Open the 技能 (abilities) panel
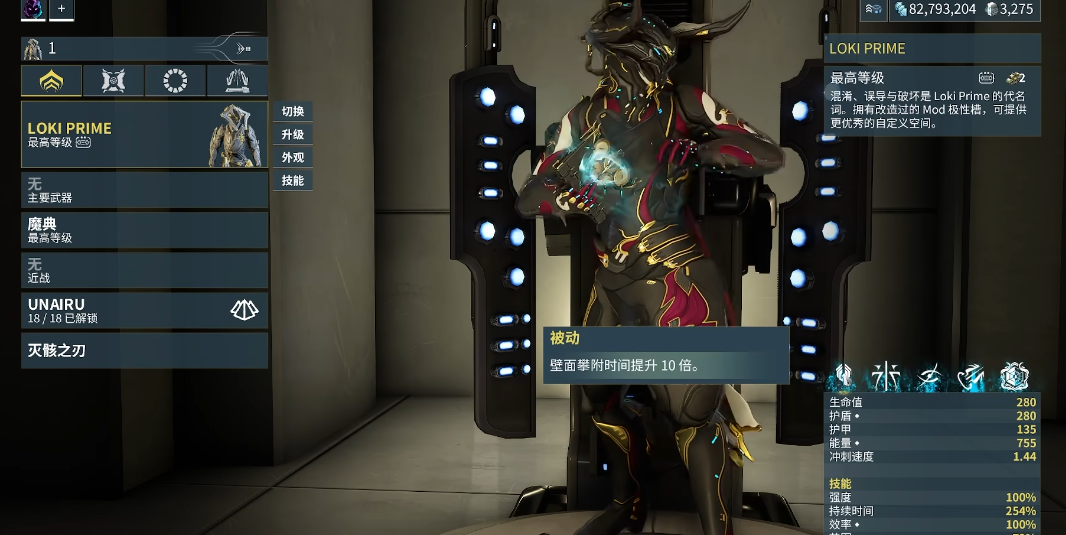The width and height of the screenshot is (1066, 535). tap(293, 181)
